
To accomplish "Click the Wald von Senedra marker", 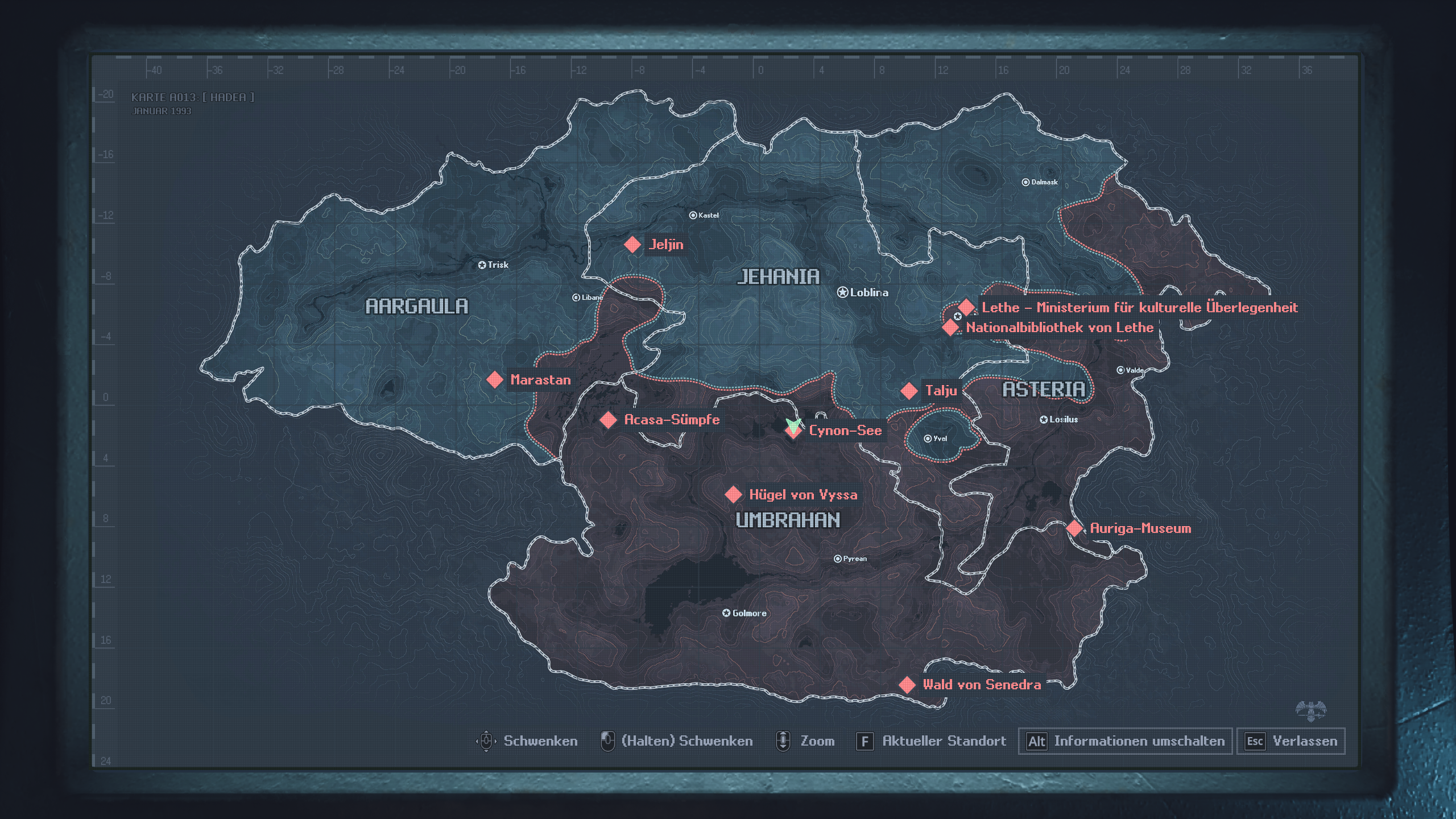I will point(907,685).
